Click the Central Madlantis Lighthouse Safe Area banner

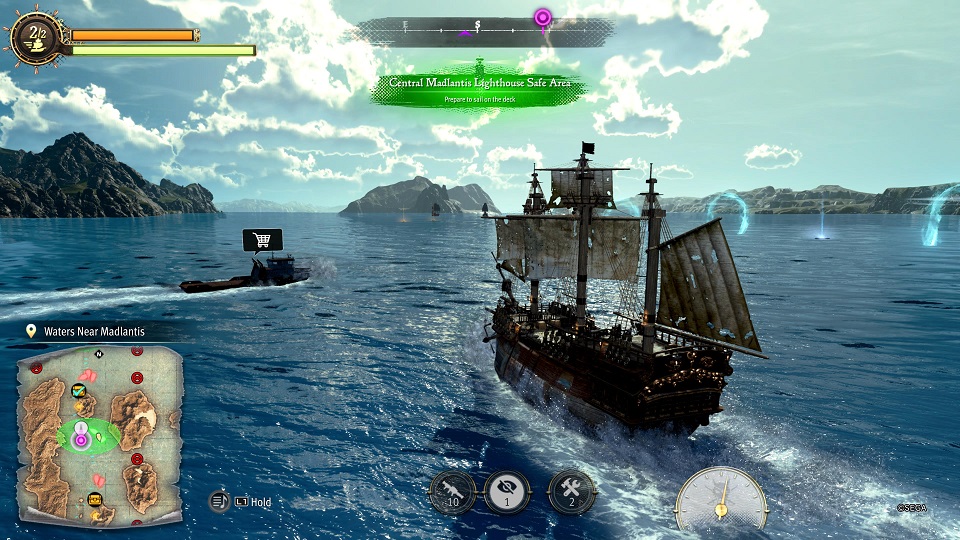click(x=480, y=86)
